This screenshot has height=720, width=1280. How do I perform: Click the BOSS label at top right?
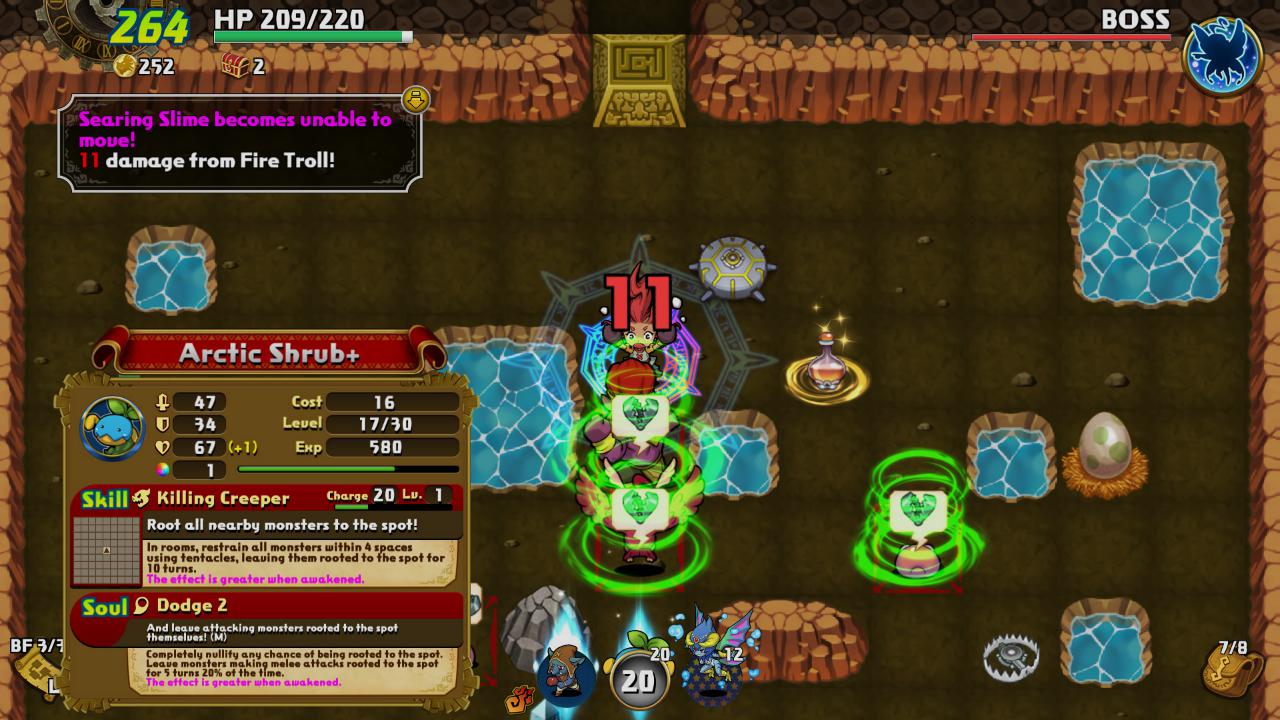tap(1135, 17)
